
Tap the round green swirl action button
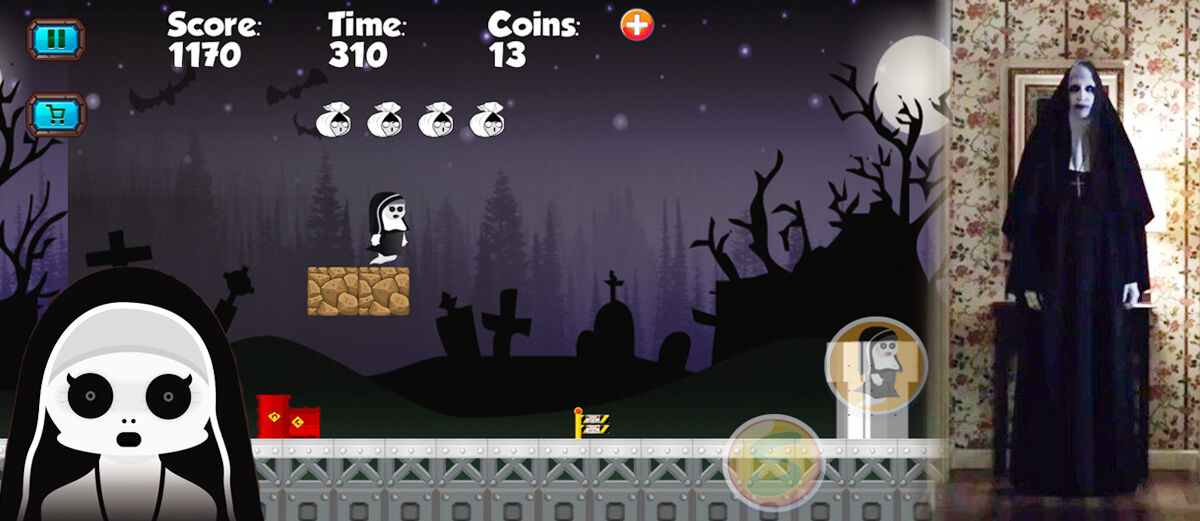773,463
